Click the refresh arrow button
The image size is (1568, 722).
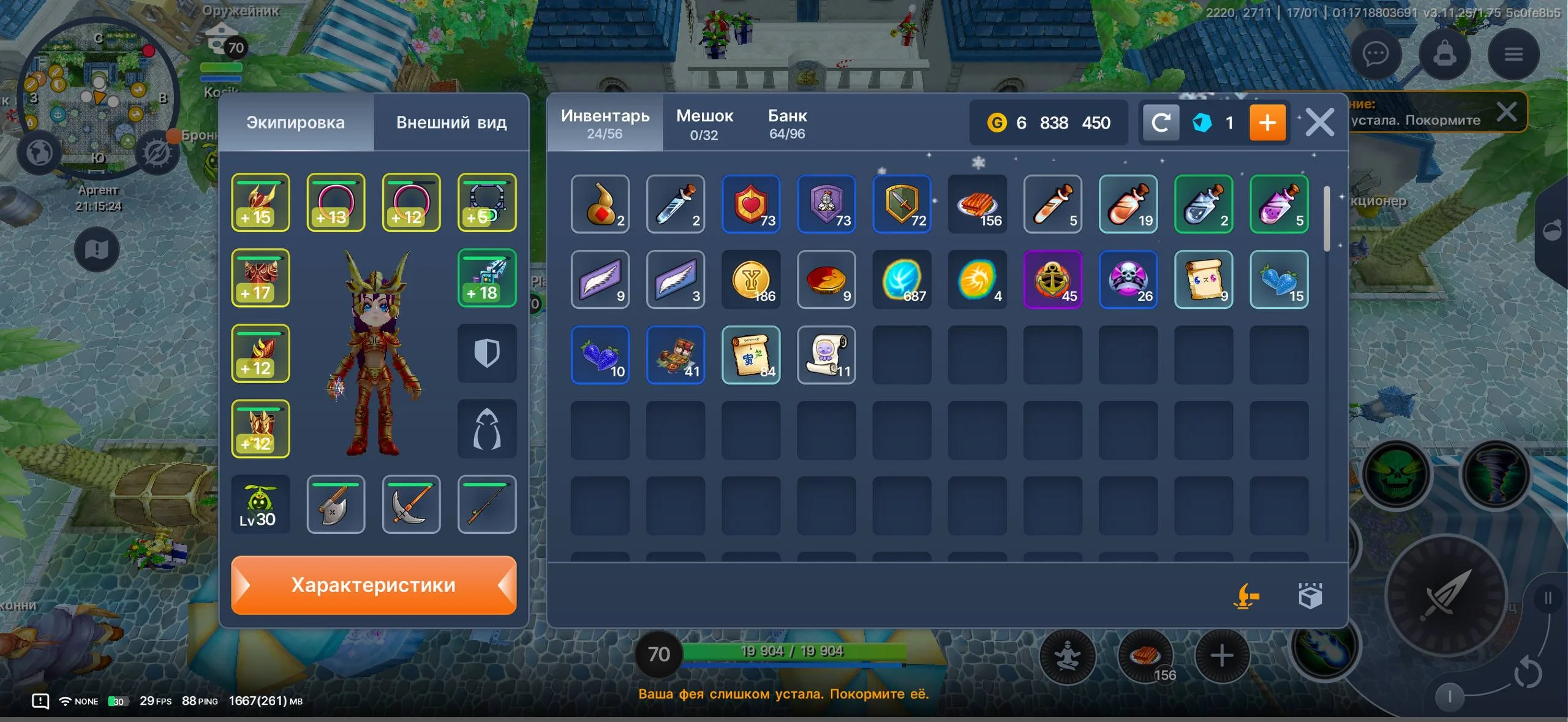pos(1161,123)
